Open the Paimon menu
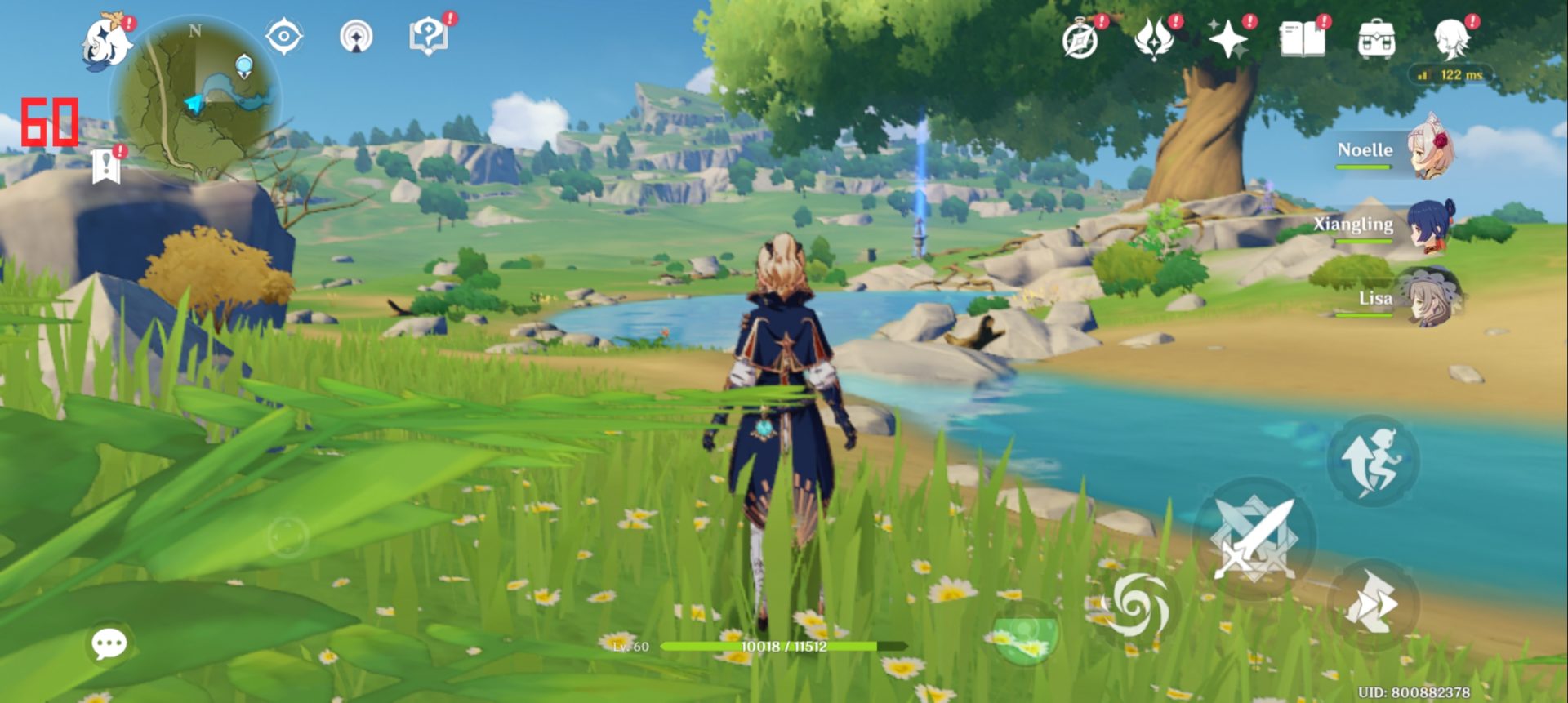Image resolution: width=1568 pixels, height=703 pixels. click(x=108, y=41)
